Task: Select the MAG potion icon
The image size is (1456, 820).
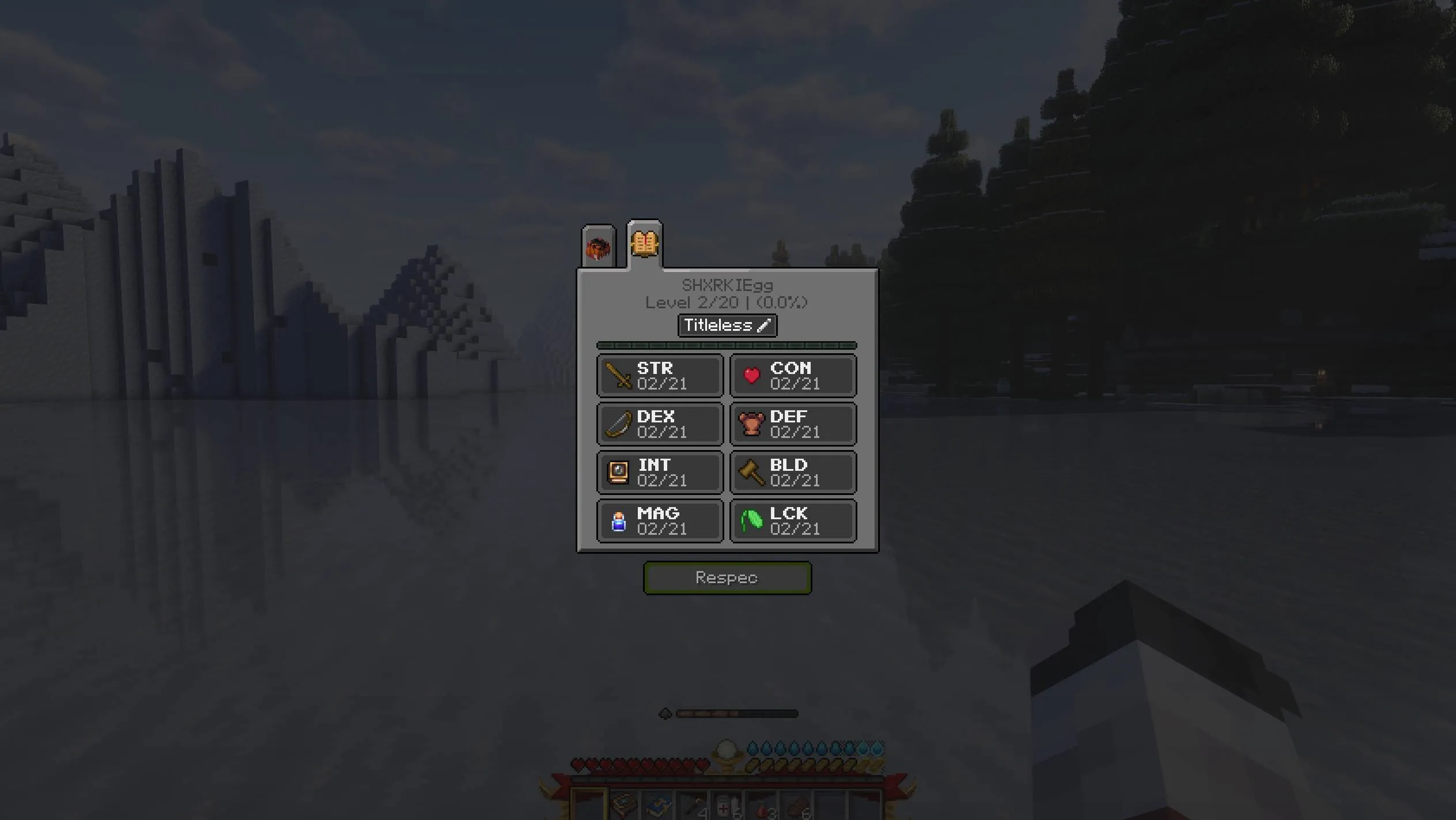Action: tap(618, 521)
